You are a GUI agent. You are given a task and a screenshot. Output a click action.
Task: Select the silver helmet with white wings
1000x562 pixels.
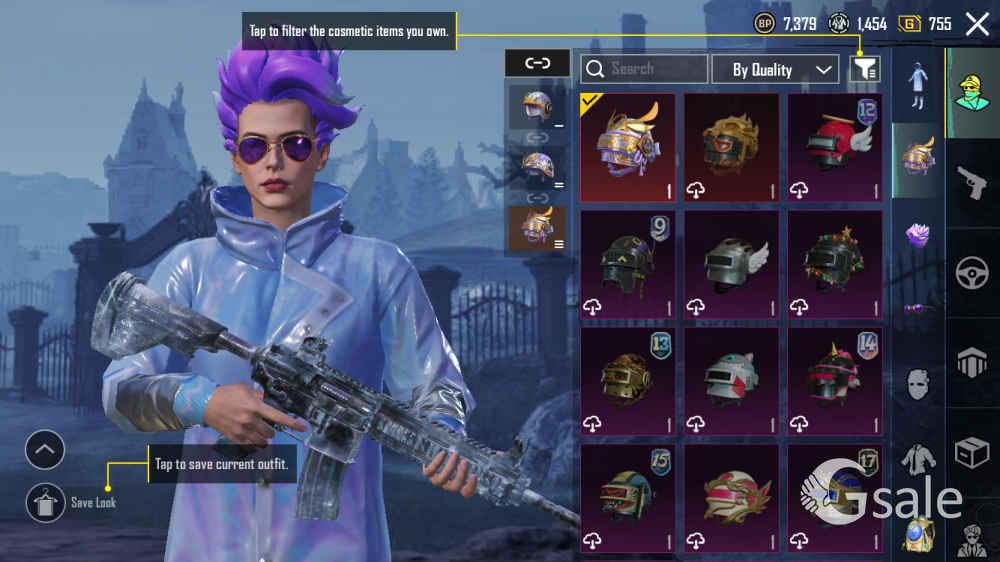(731, 265)
